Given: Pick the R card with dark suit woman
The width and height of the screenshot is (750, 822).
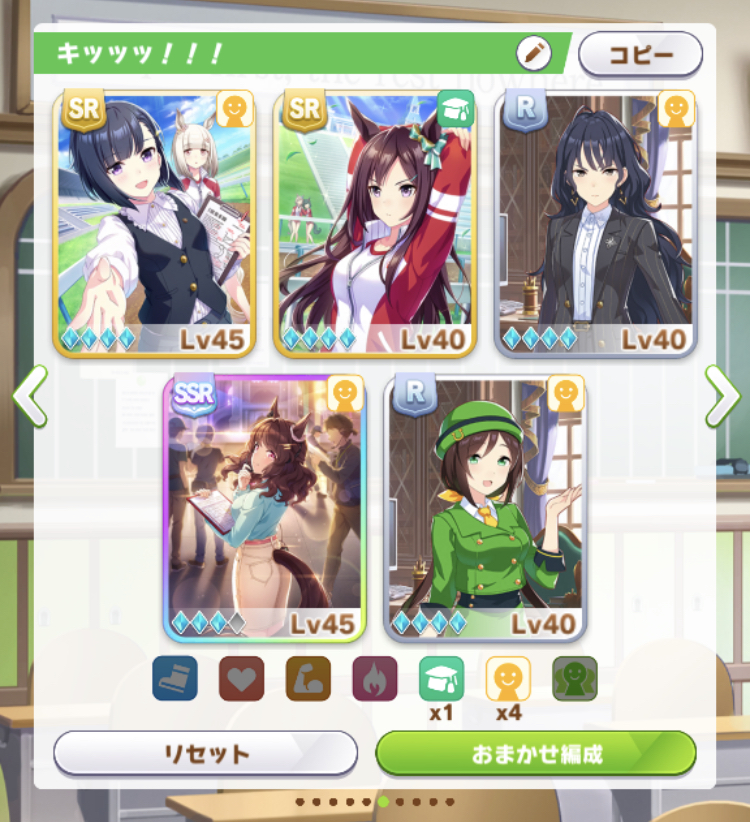Looking at the screenshot, I should coord(596,224).
